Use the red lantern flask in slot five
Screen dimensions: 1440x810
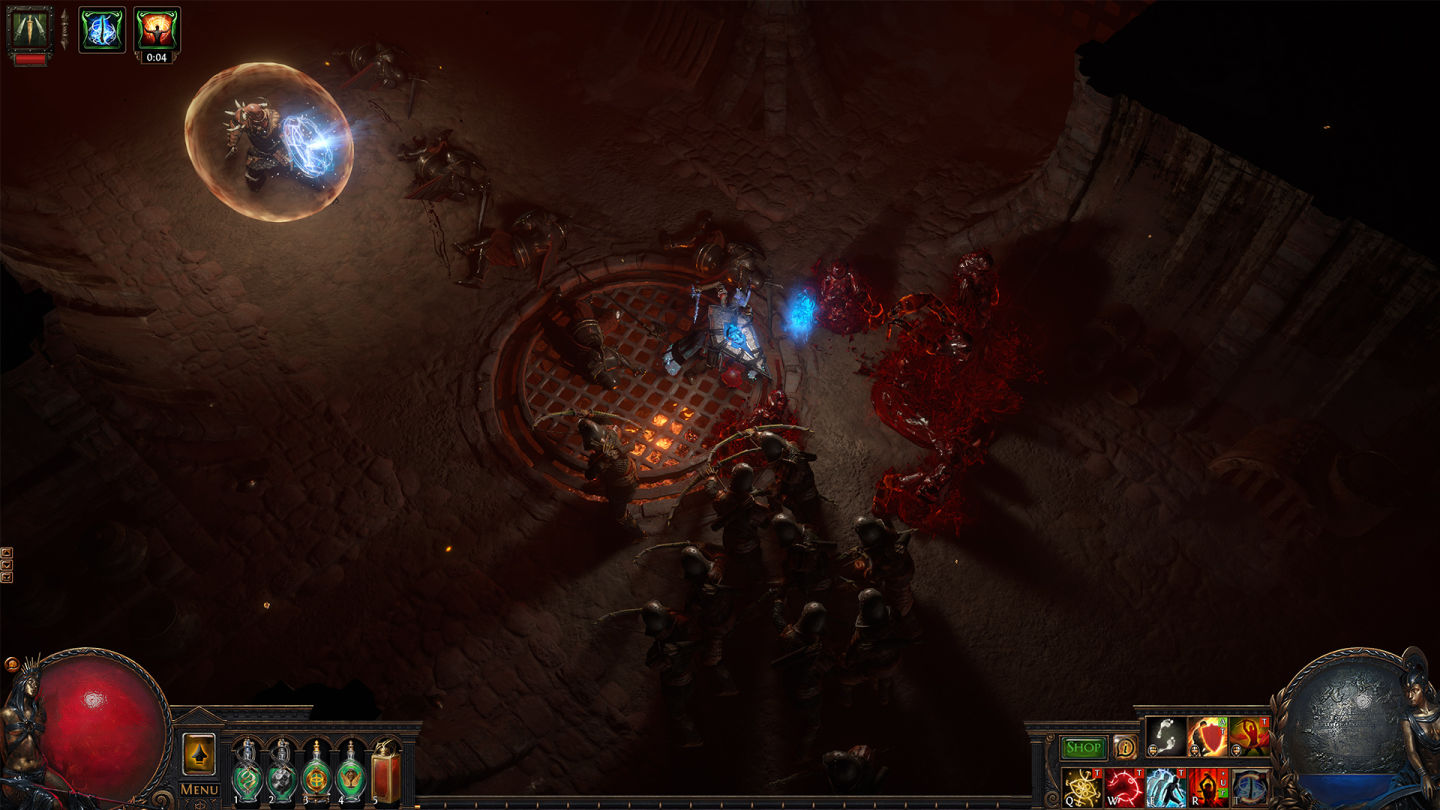click(386, 775)
